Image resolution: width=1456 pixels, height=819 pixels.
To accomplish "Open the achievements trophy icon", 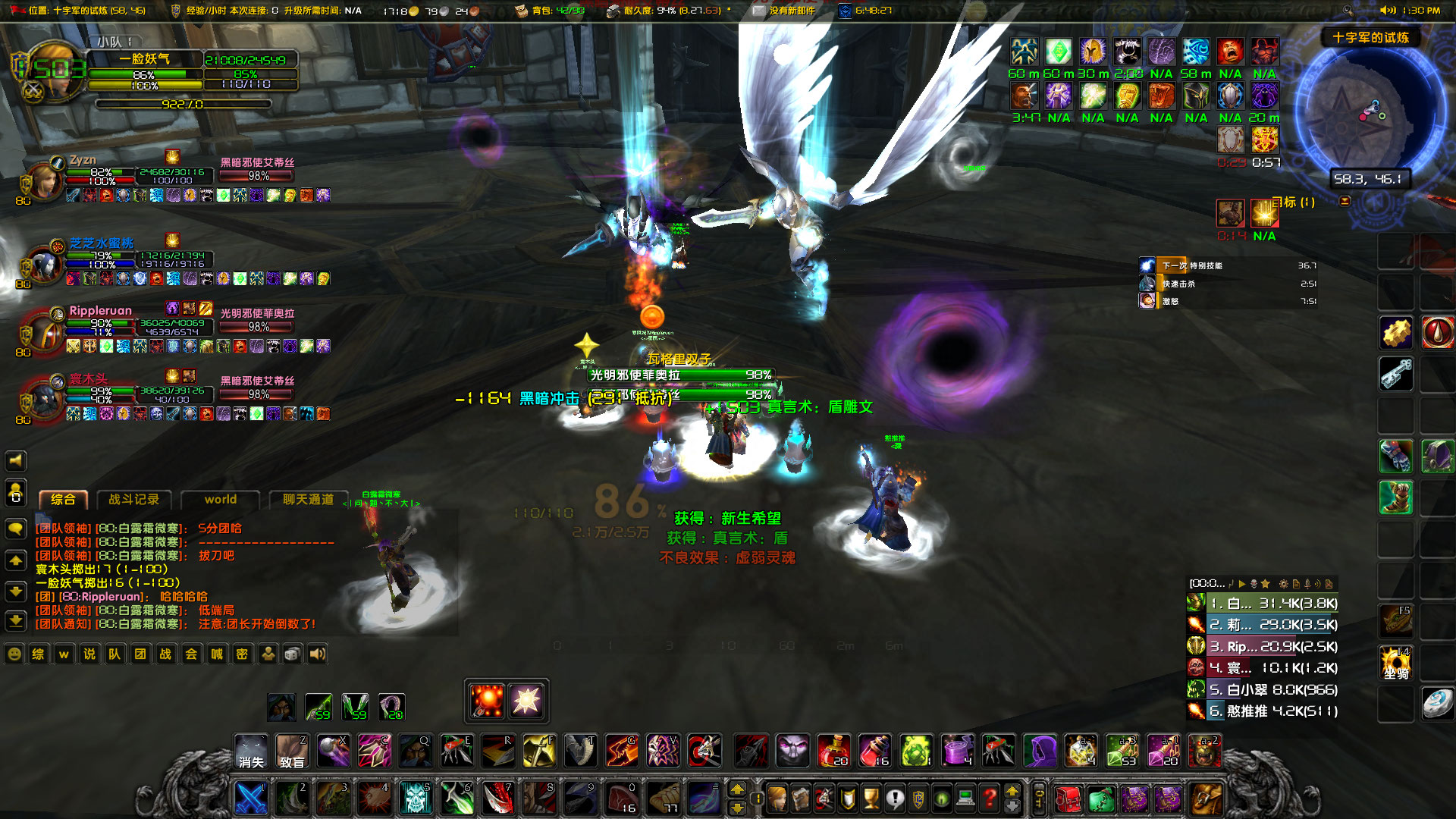I will click(x=871, y=798).
